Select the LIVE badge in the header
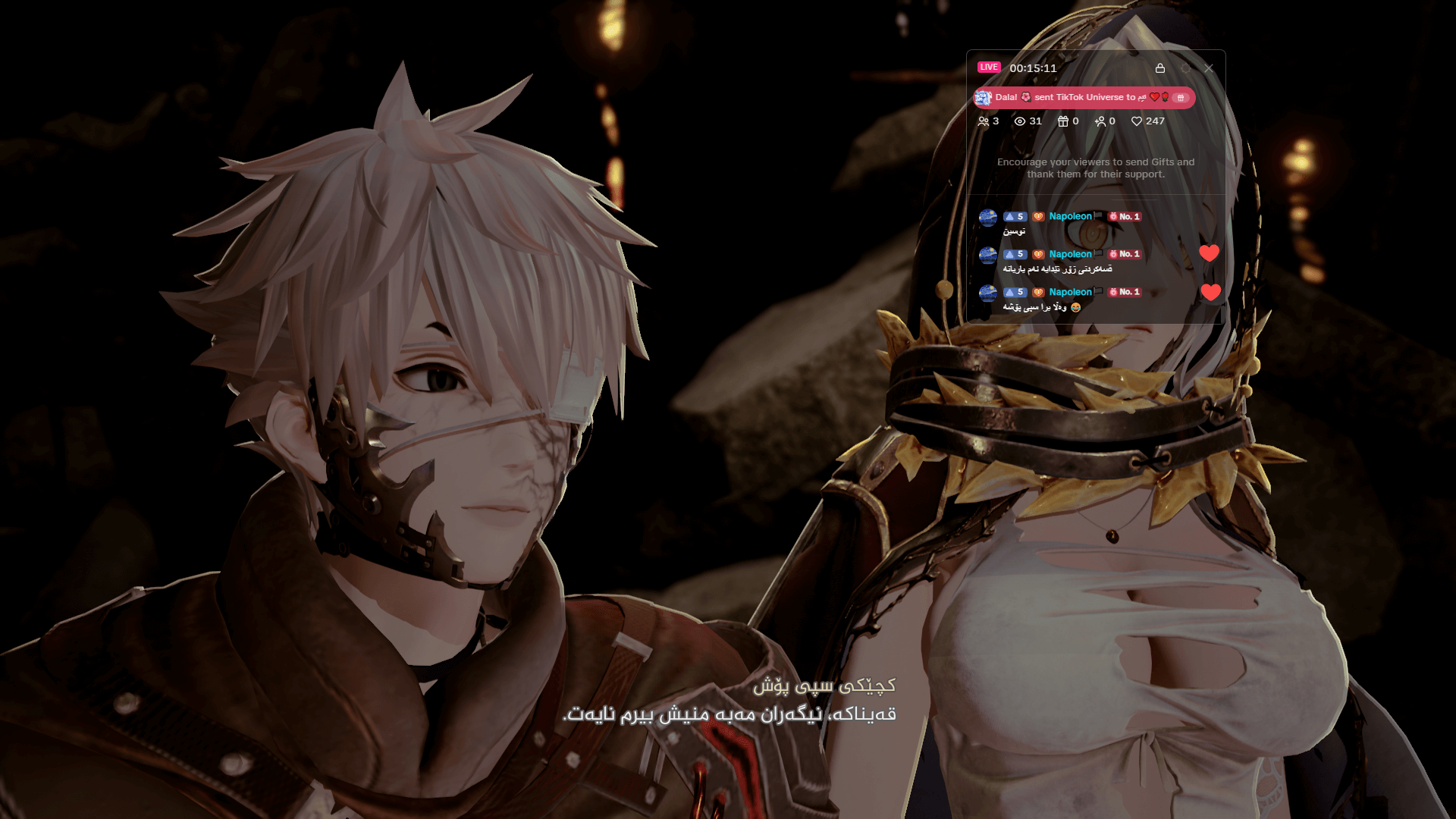Screen dimensions: 1456x819 click(988, 67)
